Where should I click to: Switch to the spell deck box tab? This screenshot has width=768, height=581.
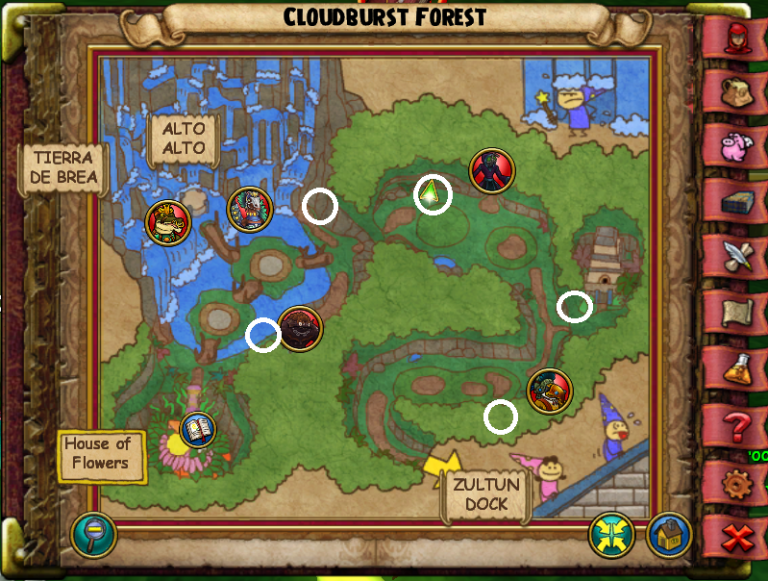click(738, 203)
